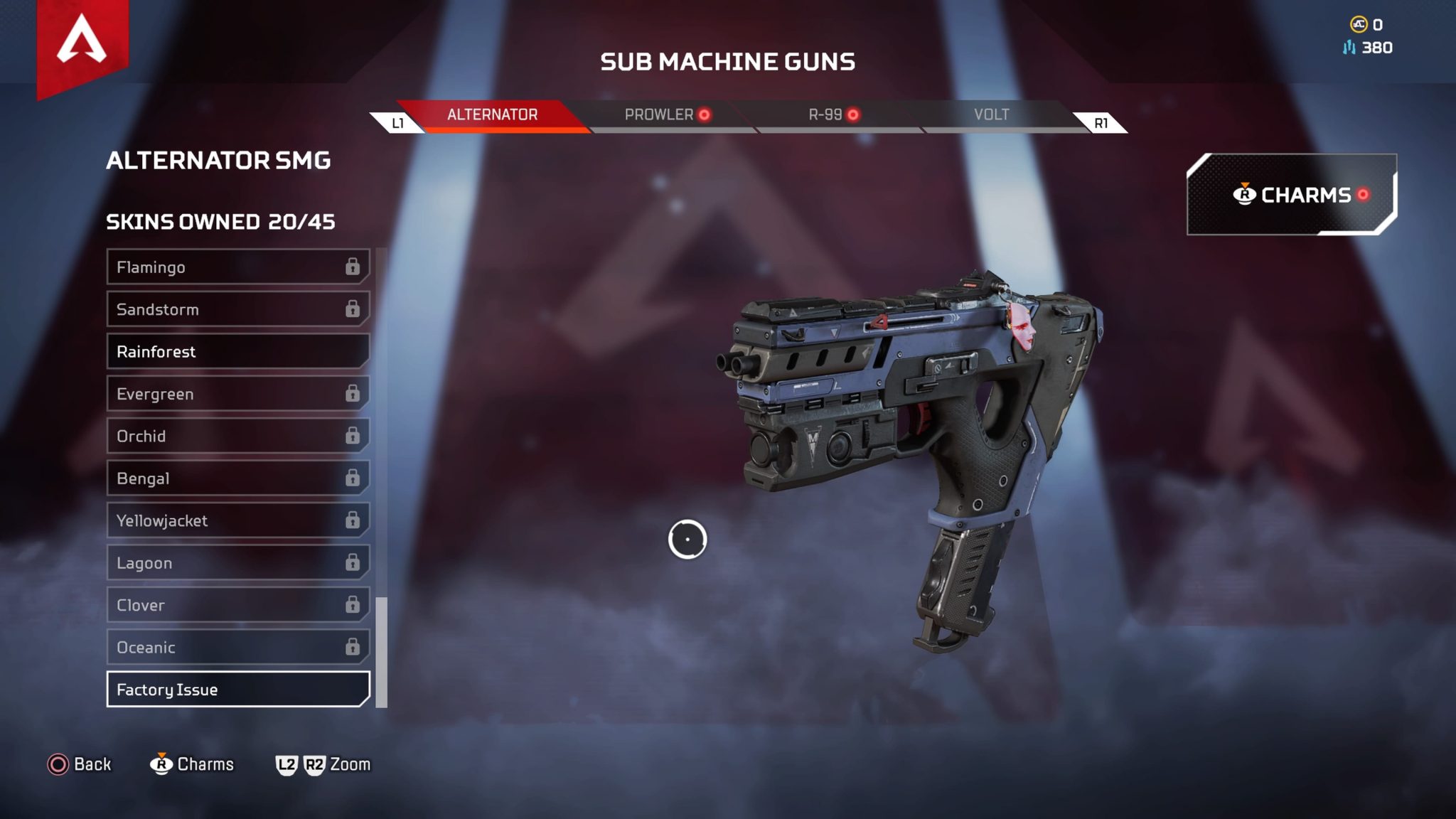Select the Evergreen skin entry
This screenshot has width=1456, height=819.
(x=237, y=394)
